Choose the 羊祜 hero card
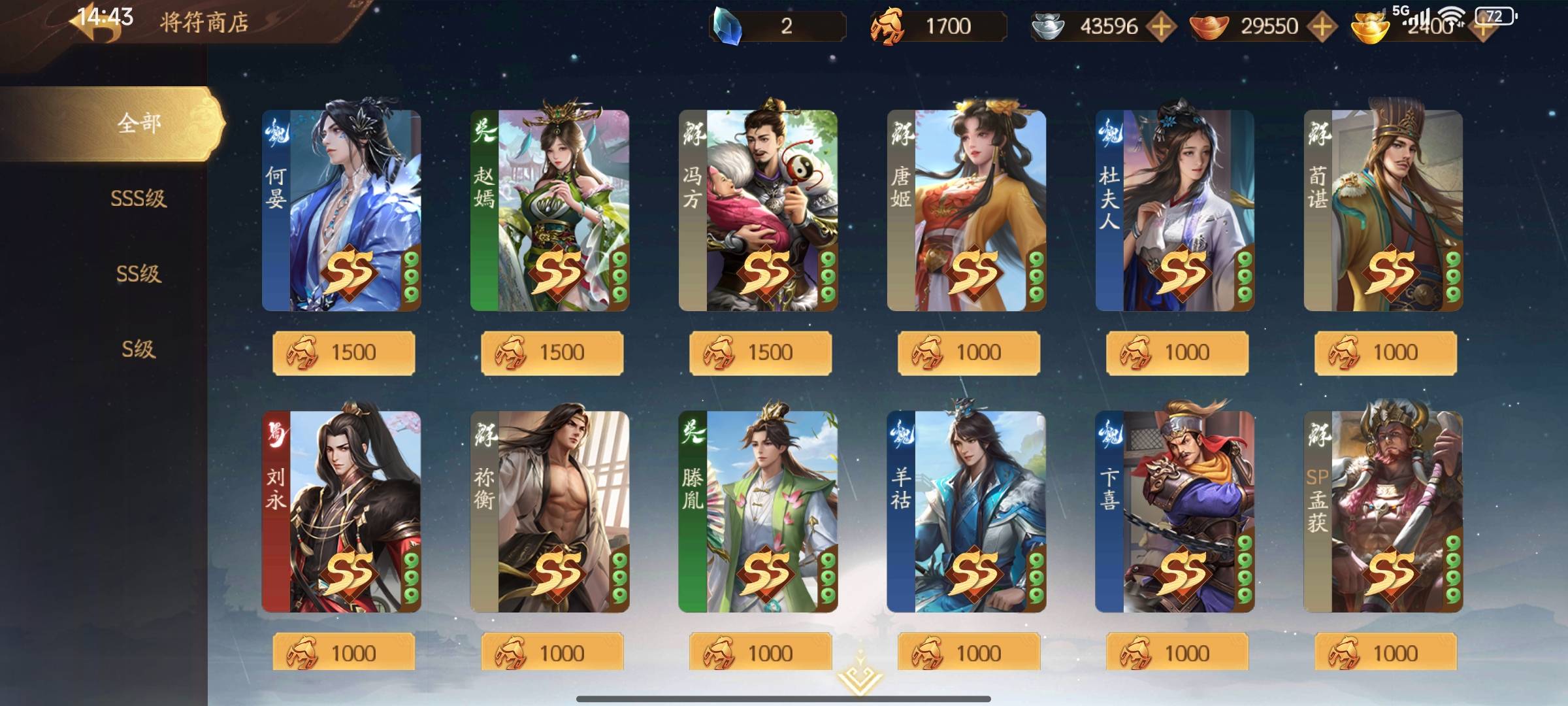 pyautogui.click(x=966, y=511)
